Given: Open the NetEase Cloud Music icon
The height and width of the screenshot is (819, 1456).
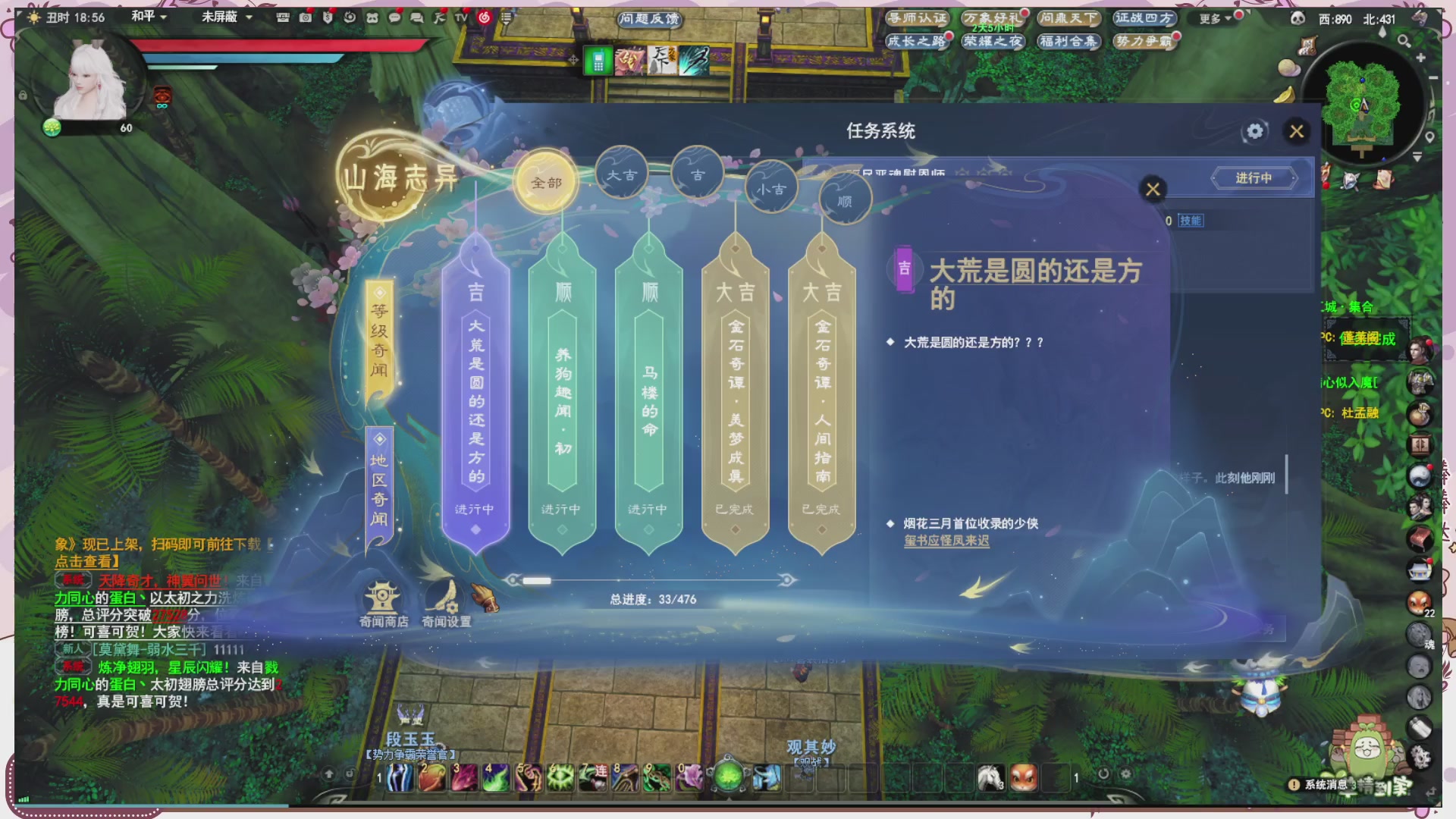Looking at the screenshot, I should 485,16.
